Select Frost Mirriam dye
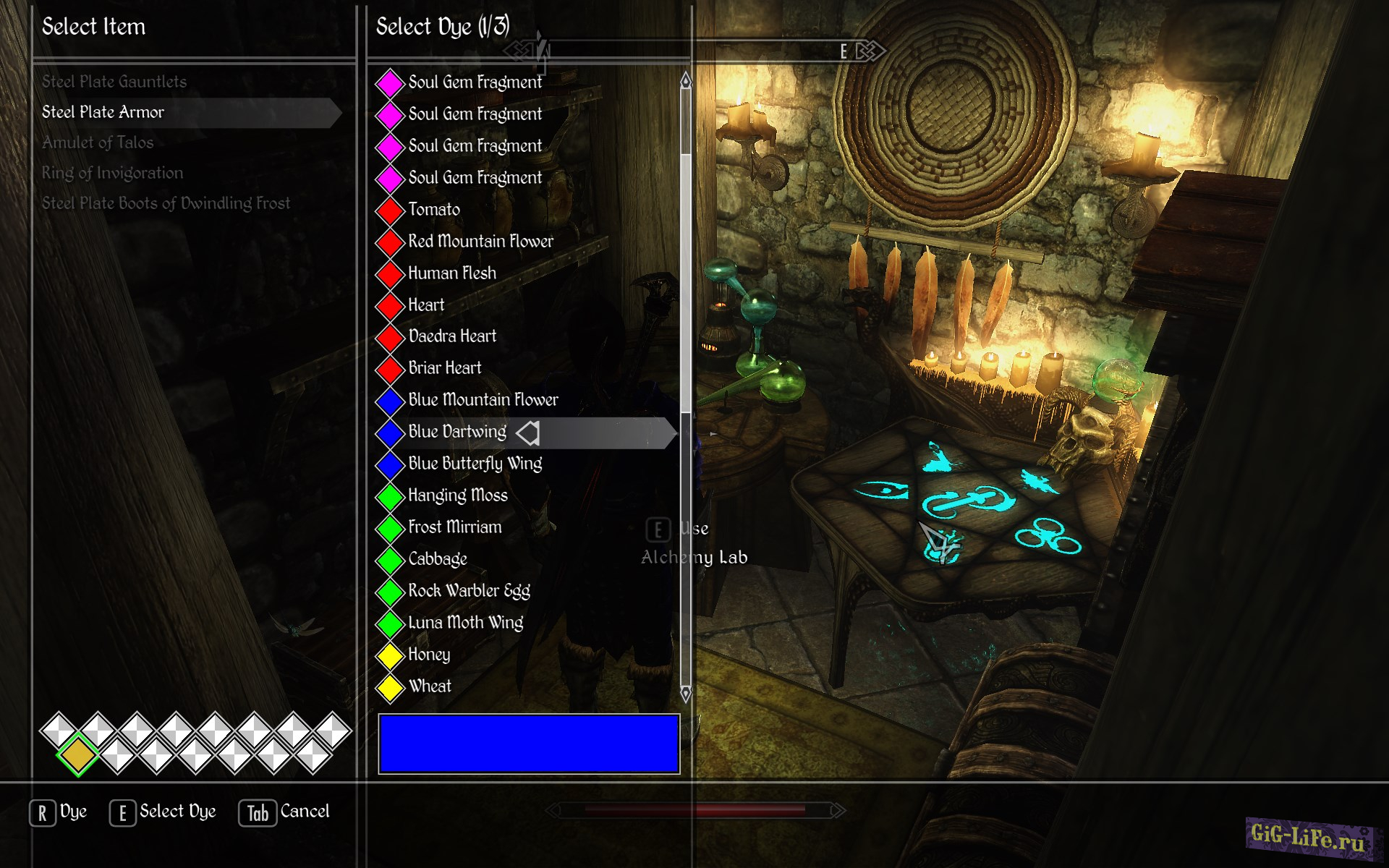 [x=454, y=527]
